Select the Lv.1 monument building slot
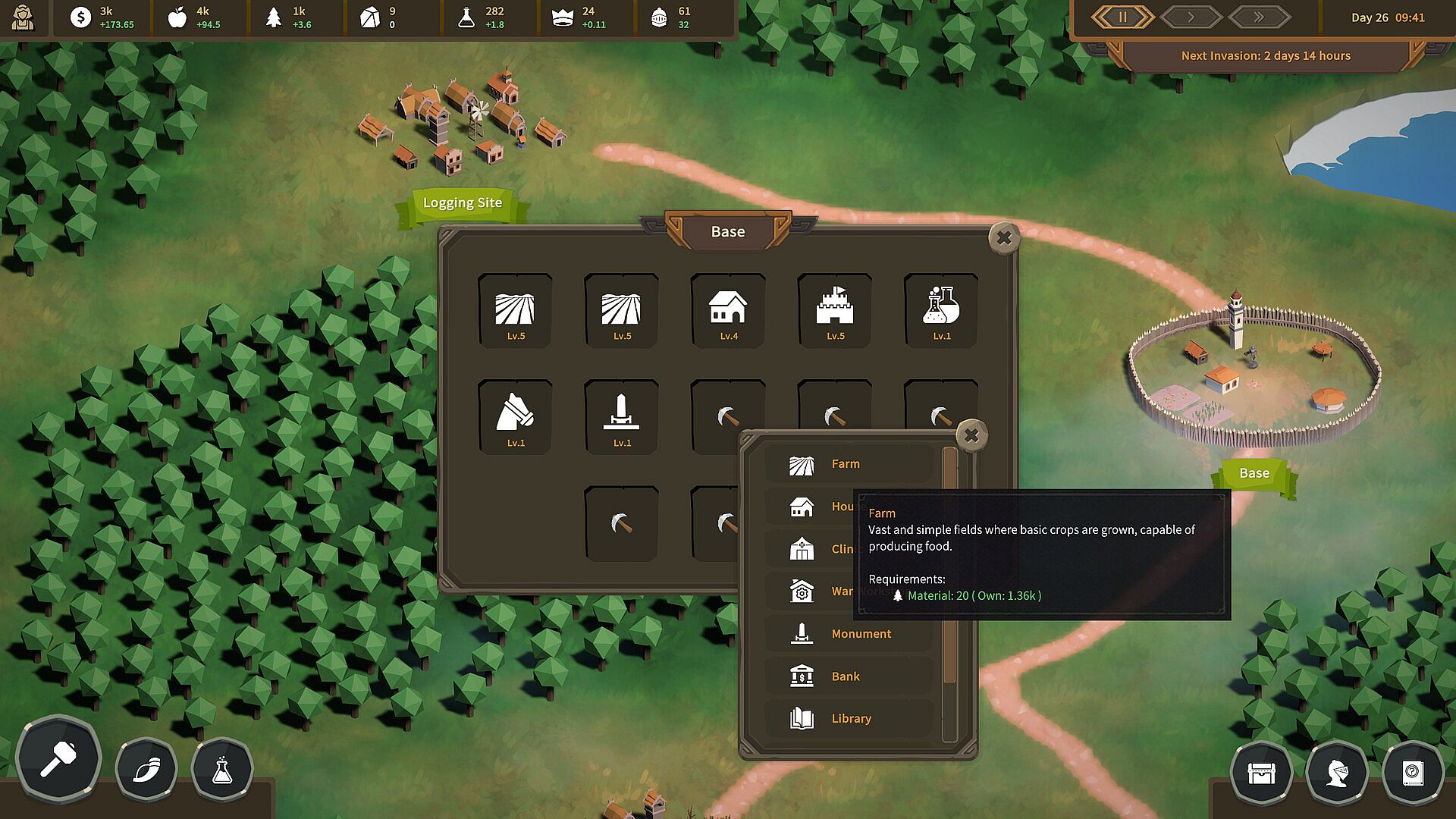The width and height of the screenshot is (1456, 819). coord(622,418)
